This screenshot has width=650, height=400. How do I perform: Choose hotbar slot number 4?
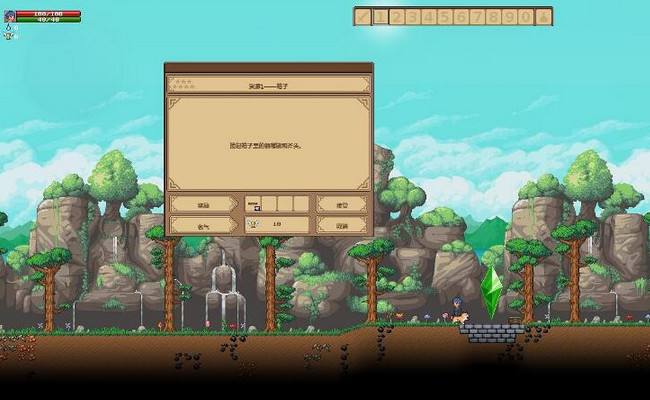pyautogui.click(x=428, y=16)
